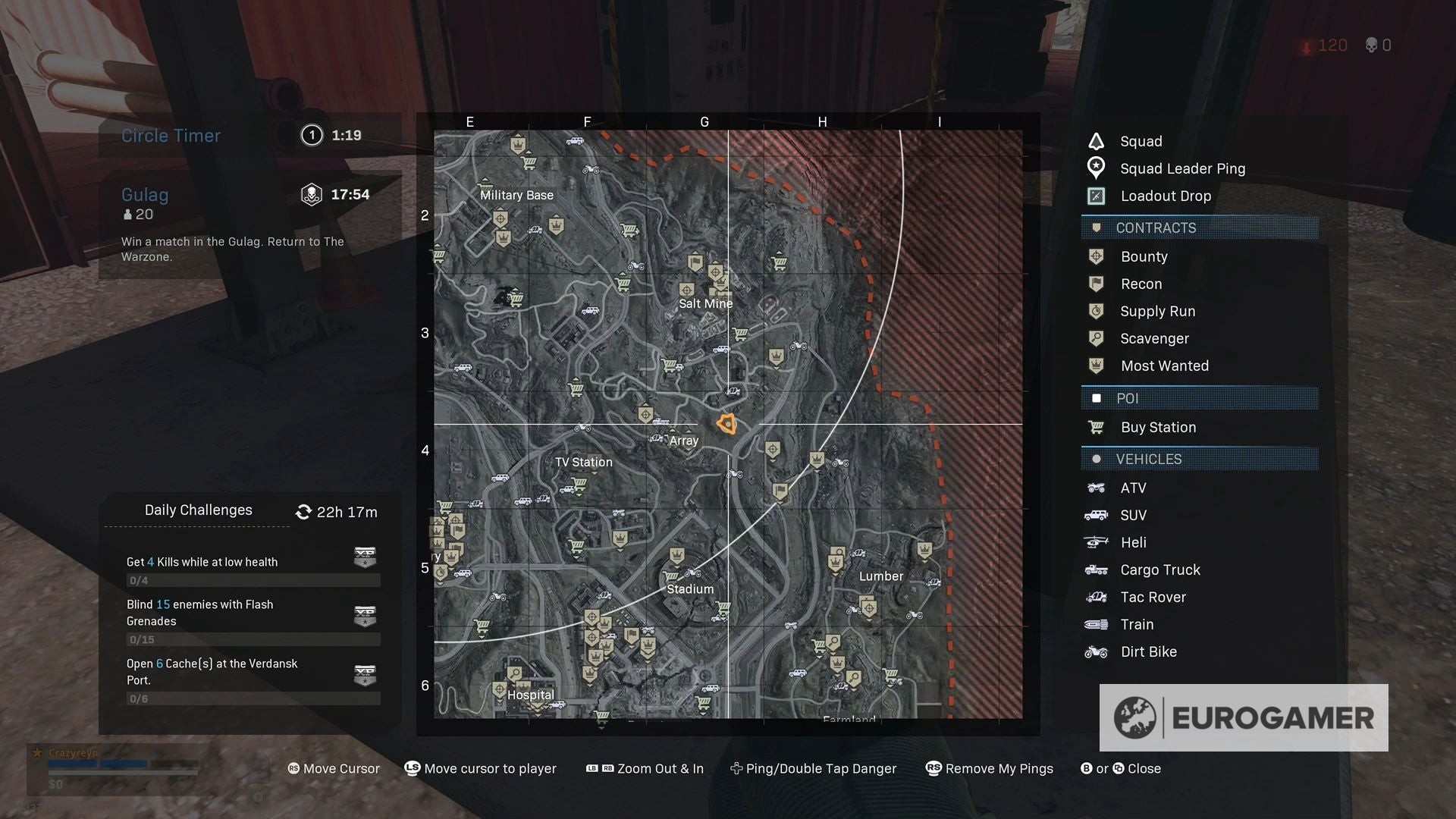Click the Dirt Bike legend entry

click(x=1148, y=651)
